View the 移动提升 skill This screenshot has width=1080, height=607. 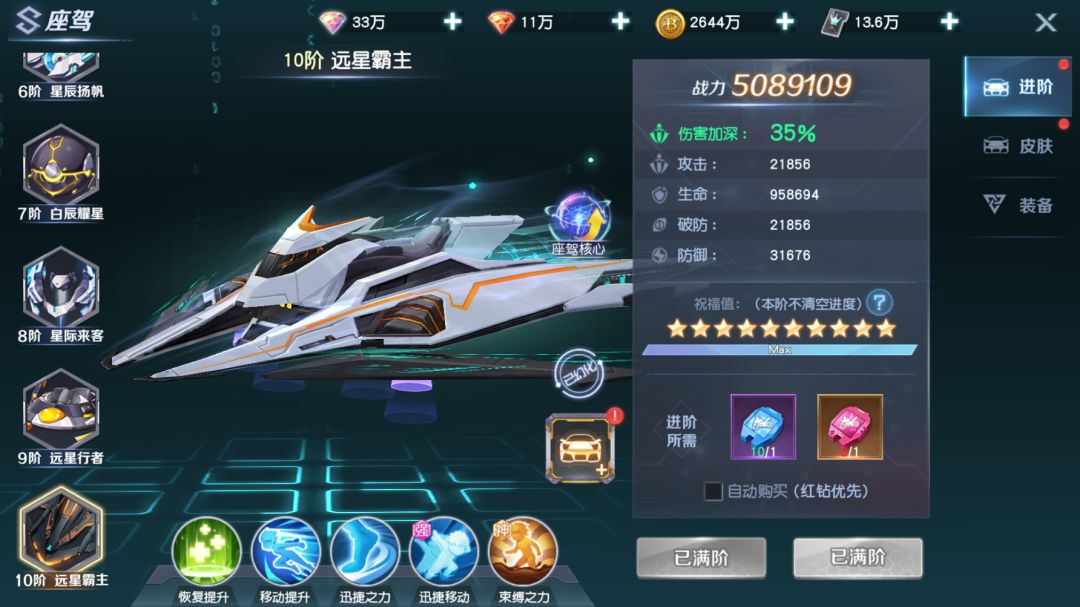285,551
